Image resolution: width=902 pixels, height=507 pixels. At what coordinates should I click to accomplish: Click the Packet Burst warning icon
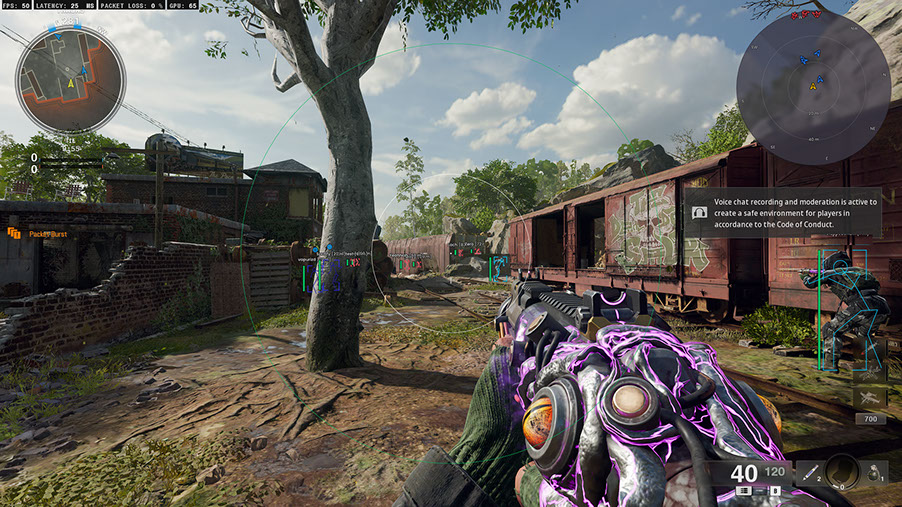[14, 233]
